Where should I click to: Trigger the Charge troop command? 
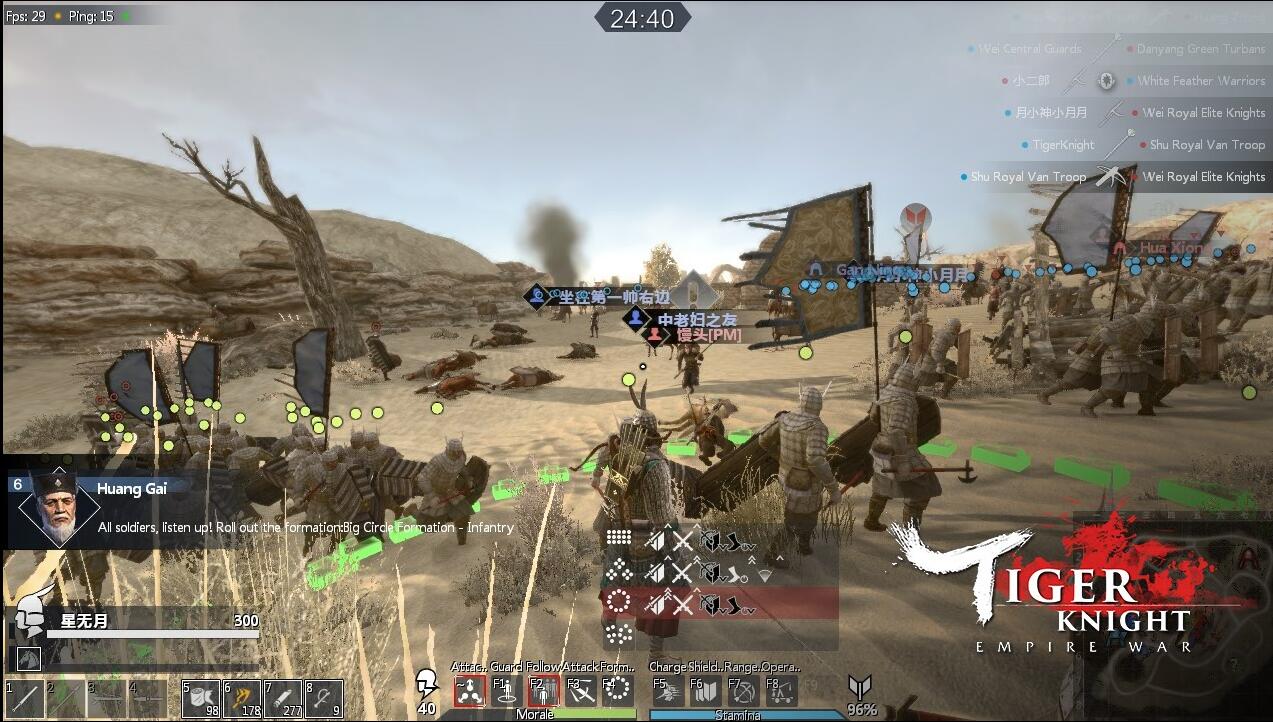[667, 690]
